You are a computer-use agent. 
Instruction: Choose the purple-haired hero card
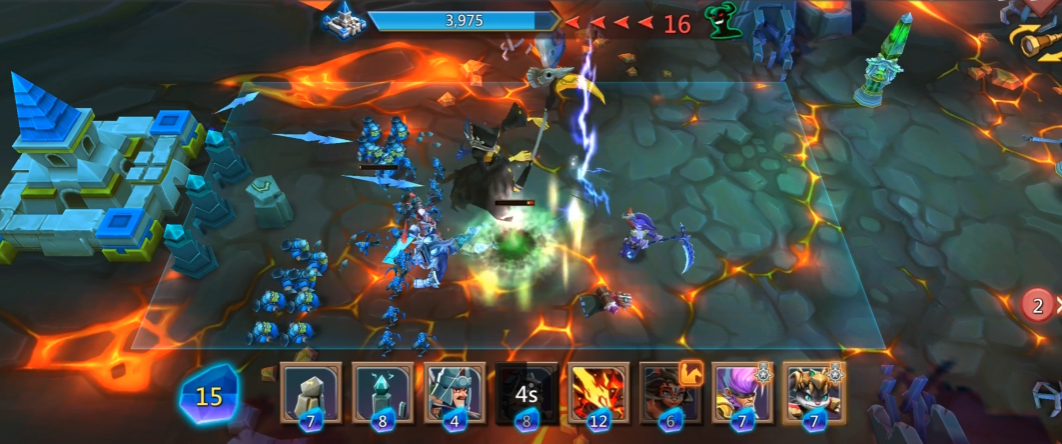click(x=742, y=393)
